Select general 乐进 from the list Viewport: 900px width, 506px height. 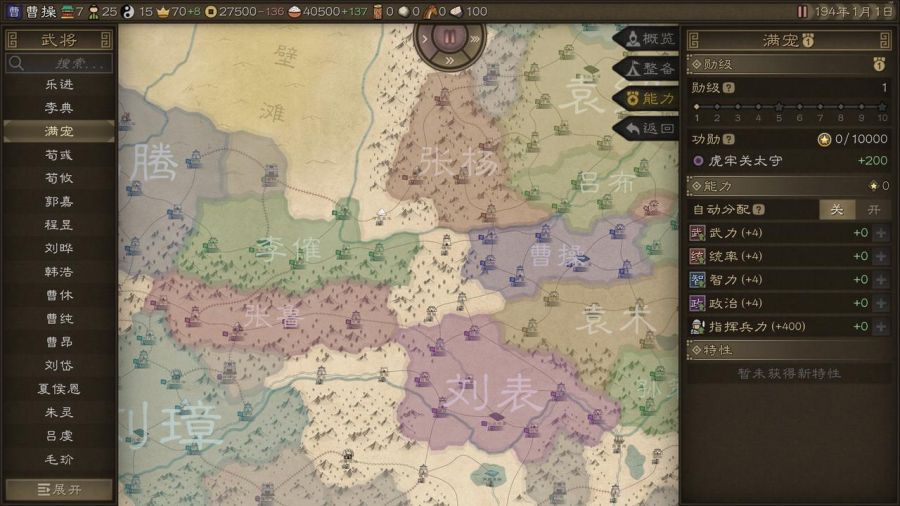tap(58, 84)
